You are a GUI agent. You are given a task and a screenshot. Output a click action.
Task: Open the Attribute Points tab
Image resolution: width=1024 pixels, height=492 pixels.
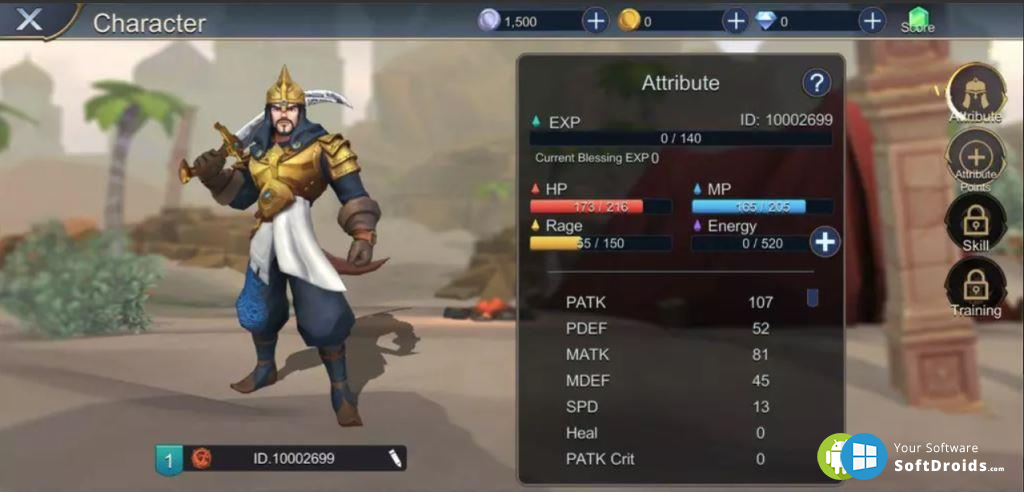click(x=975, y=160)
